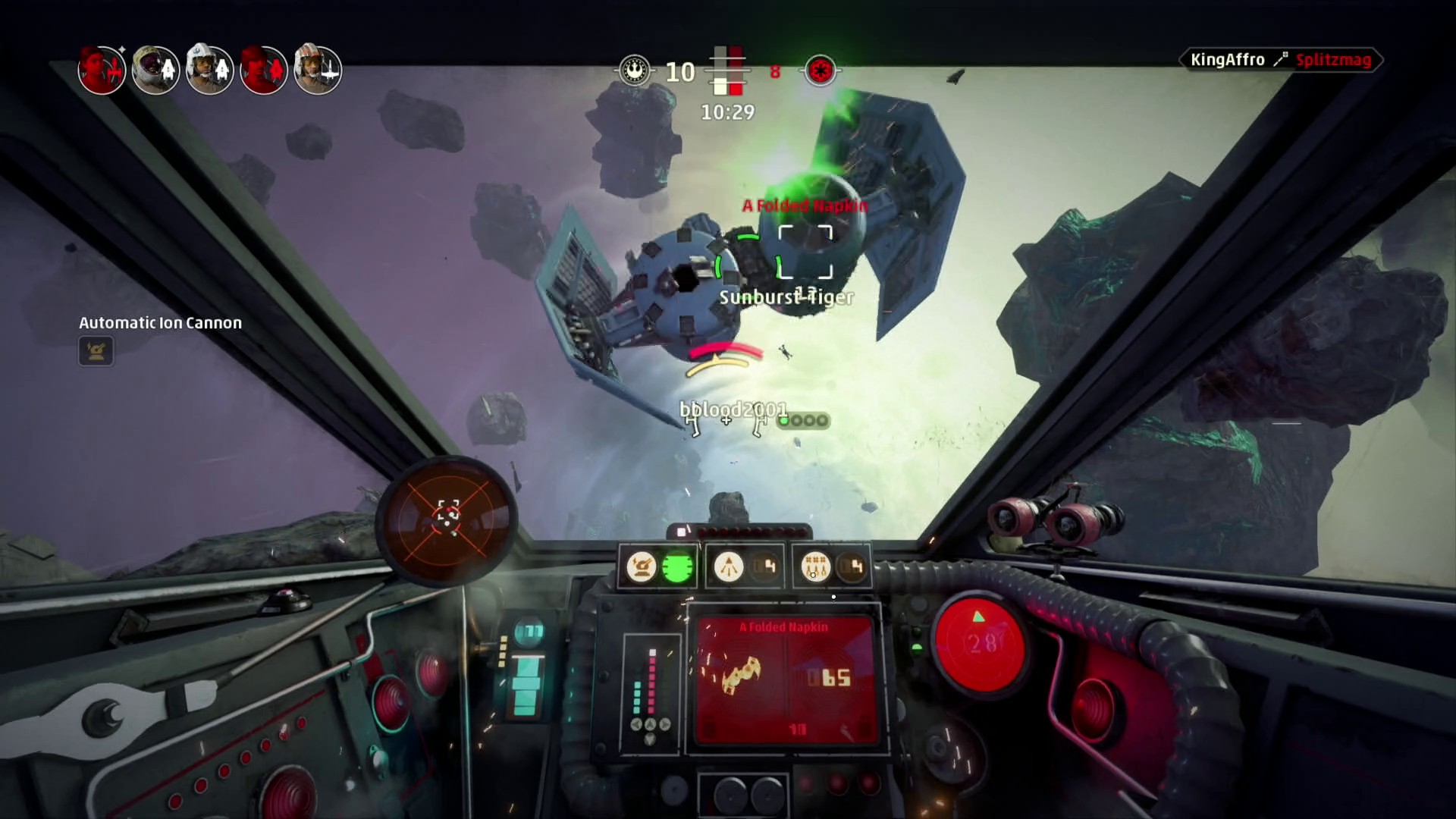1456x819 pixels.
Task: Select the KingAffro kill feed entry
Action: [x=1281, y=60]
